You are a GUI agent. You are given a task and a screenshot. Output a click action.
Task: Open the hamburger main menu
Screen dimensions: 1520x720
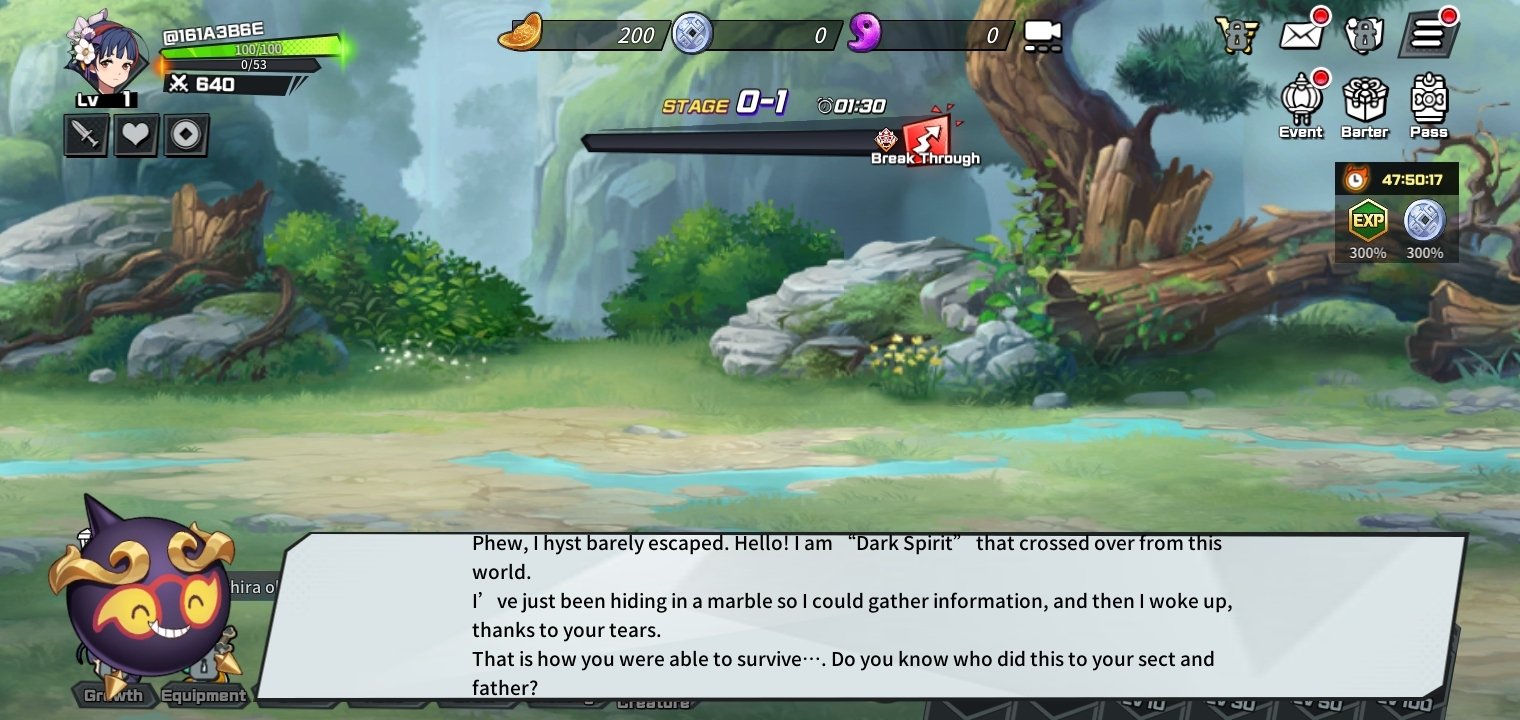1428,35
